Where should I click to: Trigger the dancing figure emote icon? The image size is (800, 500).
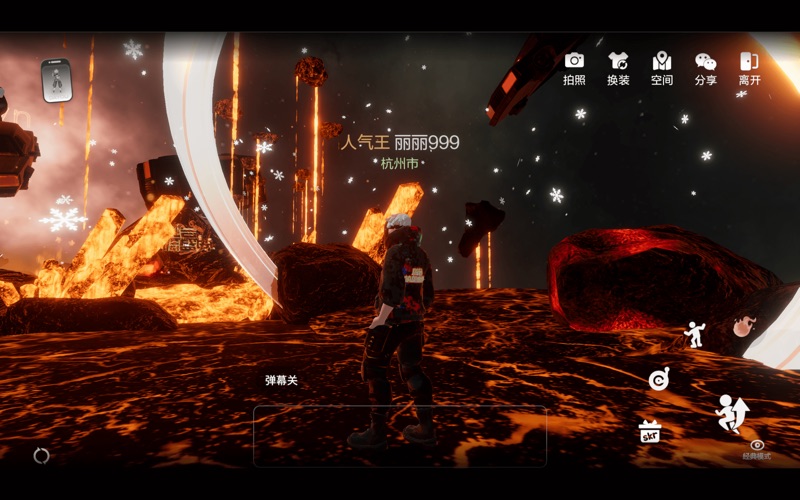694,333
